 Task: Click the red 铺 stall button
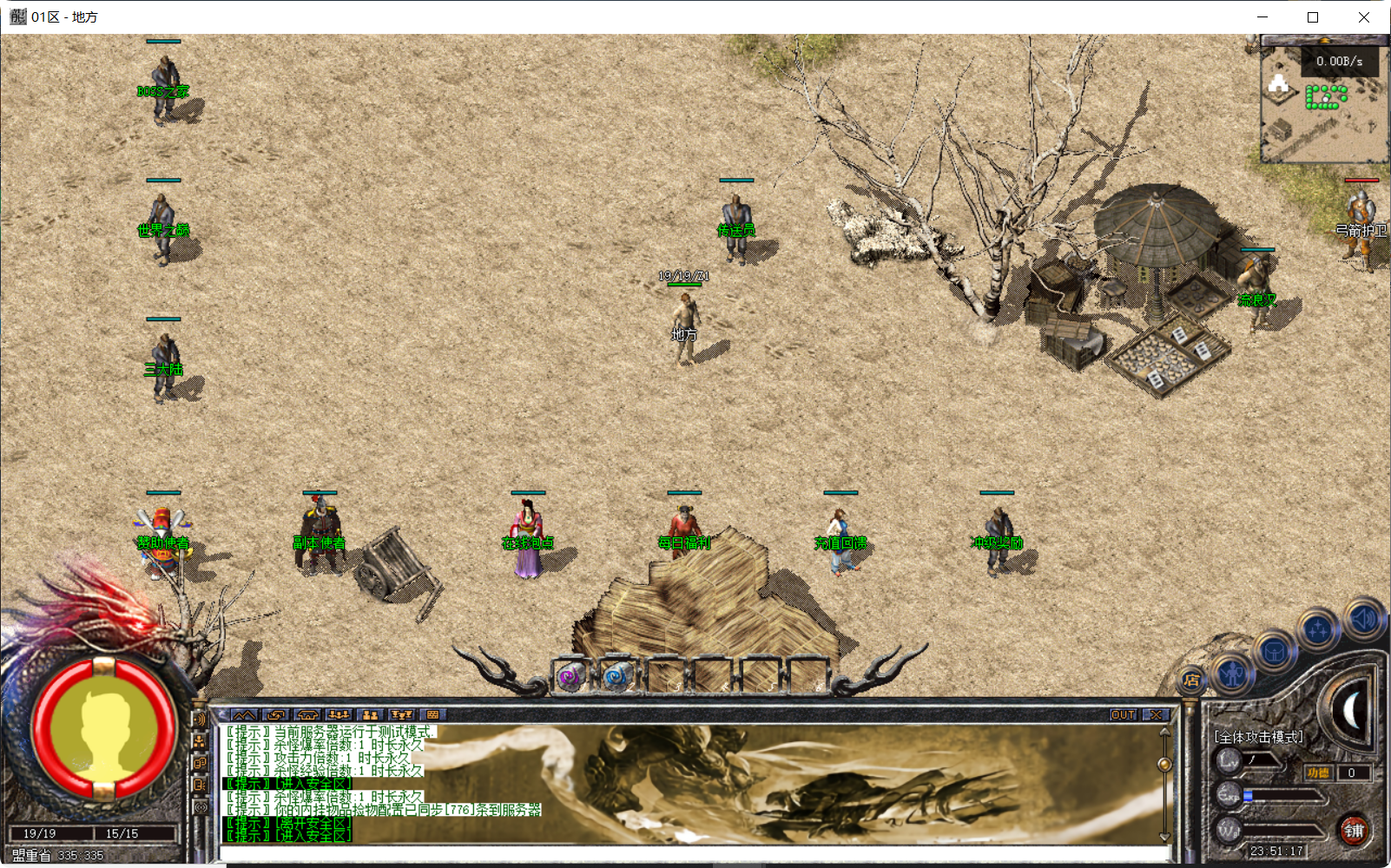pos(1354,831)
